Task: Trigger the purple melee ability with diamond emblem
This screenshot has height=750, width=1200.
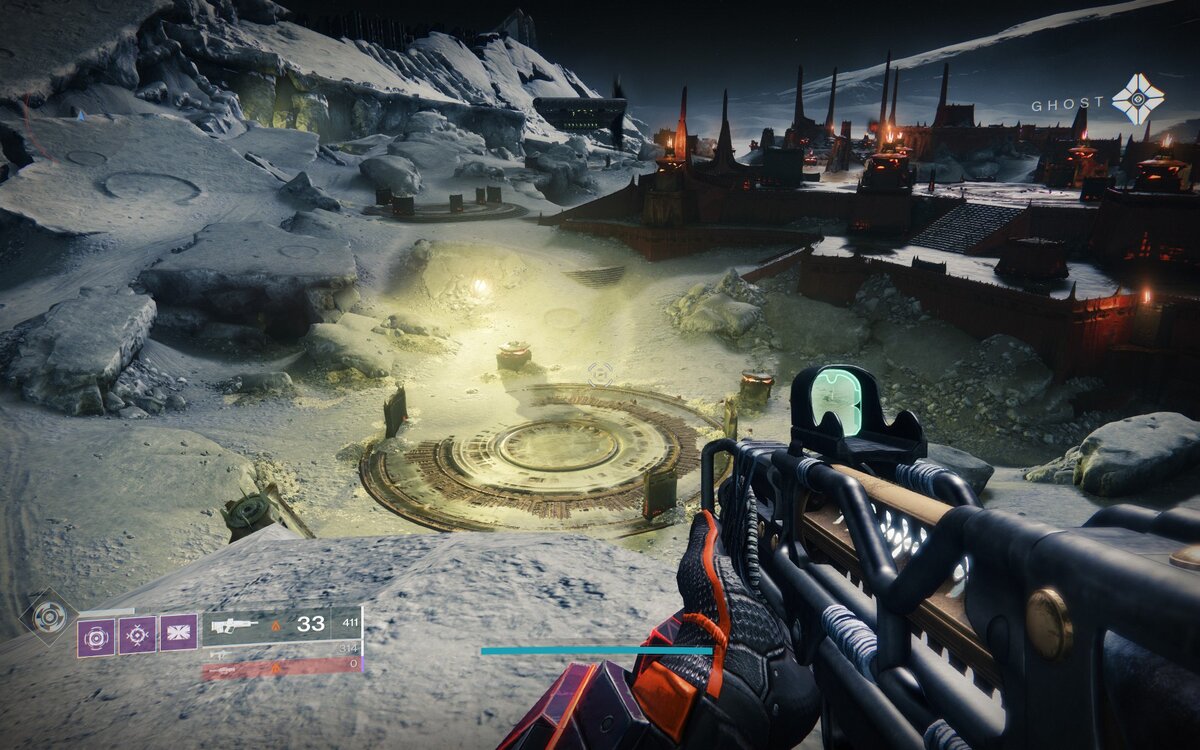Action: click(137, 635)
